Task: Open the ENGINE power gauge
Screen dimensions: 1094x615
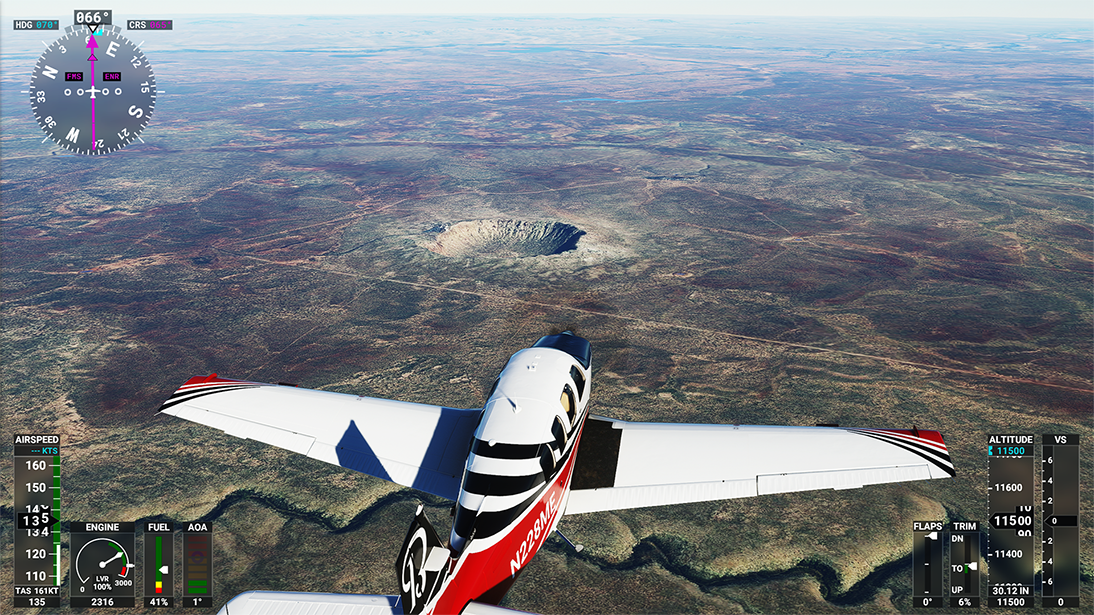Action: 102,564
